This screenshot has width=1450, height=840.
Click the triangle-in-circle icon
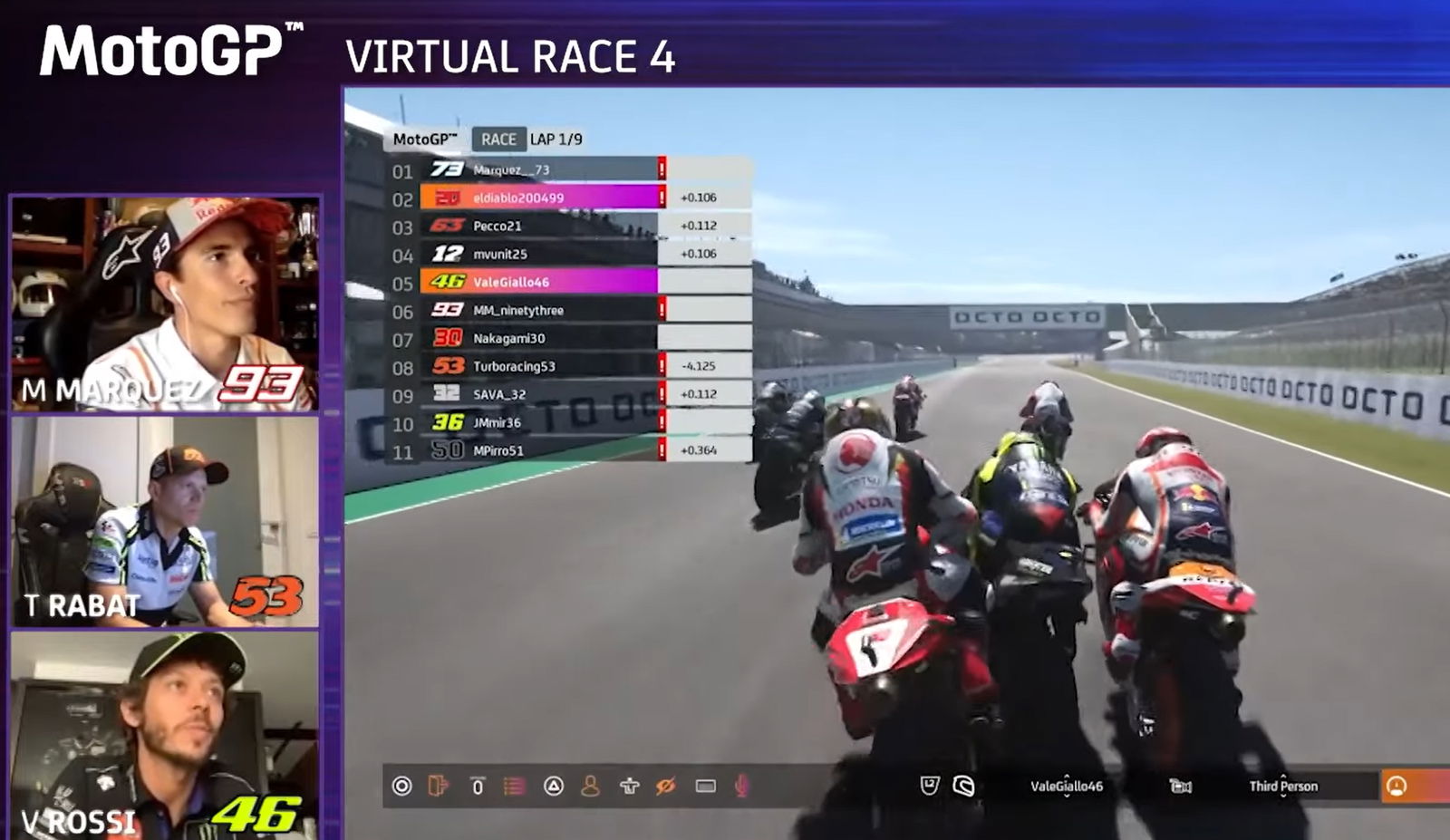[x=553, y=786]
